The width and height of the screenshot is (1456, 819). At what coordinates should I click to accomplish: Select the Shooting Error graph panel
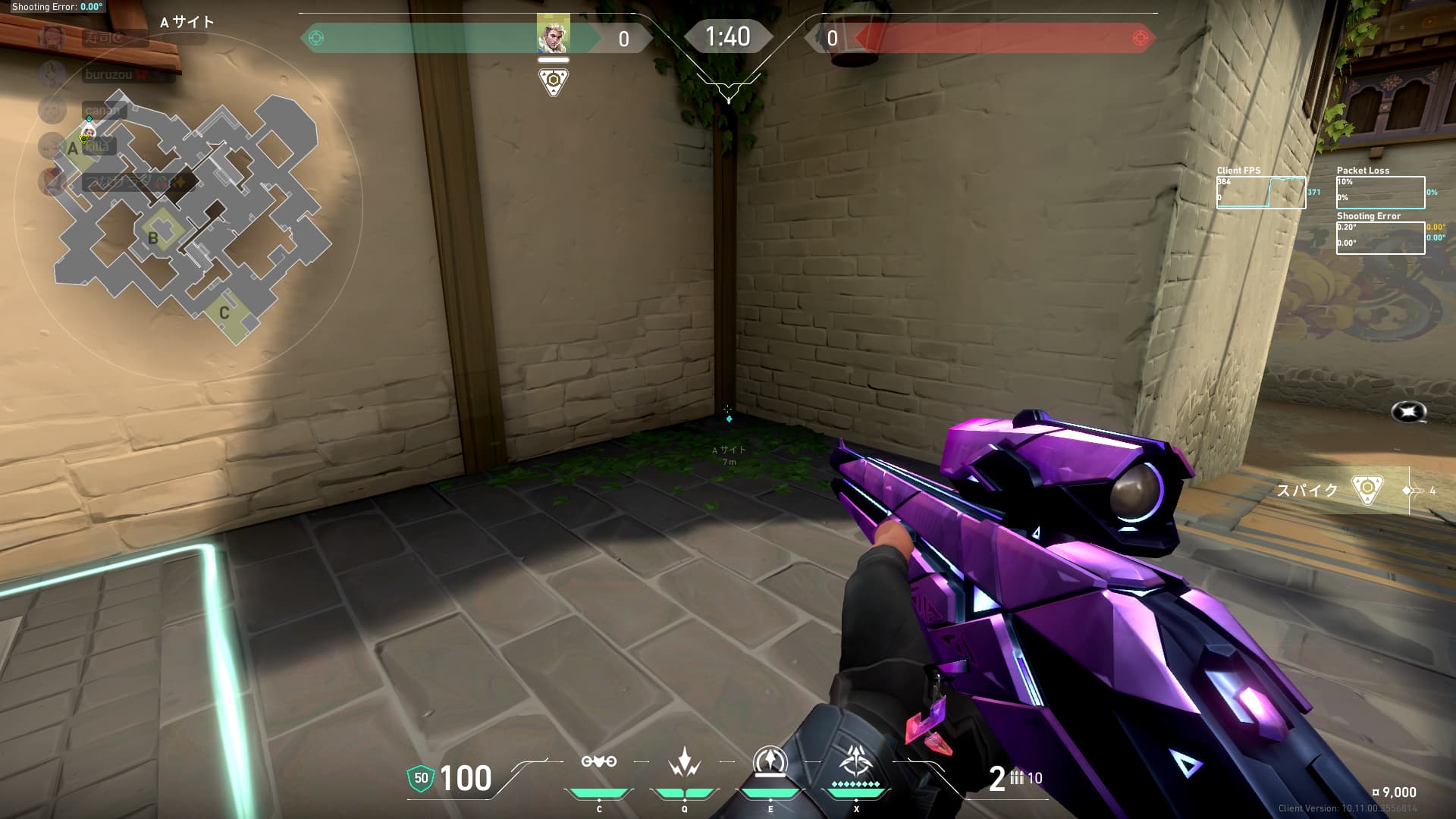[x=1380, y=238]
